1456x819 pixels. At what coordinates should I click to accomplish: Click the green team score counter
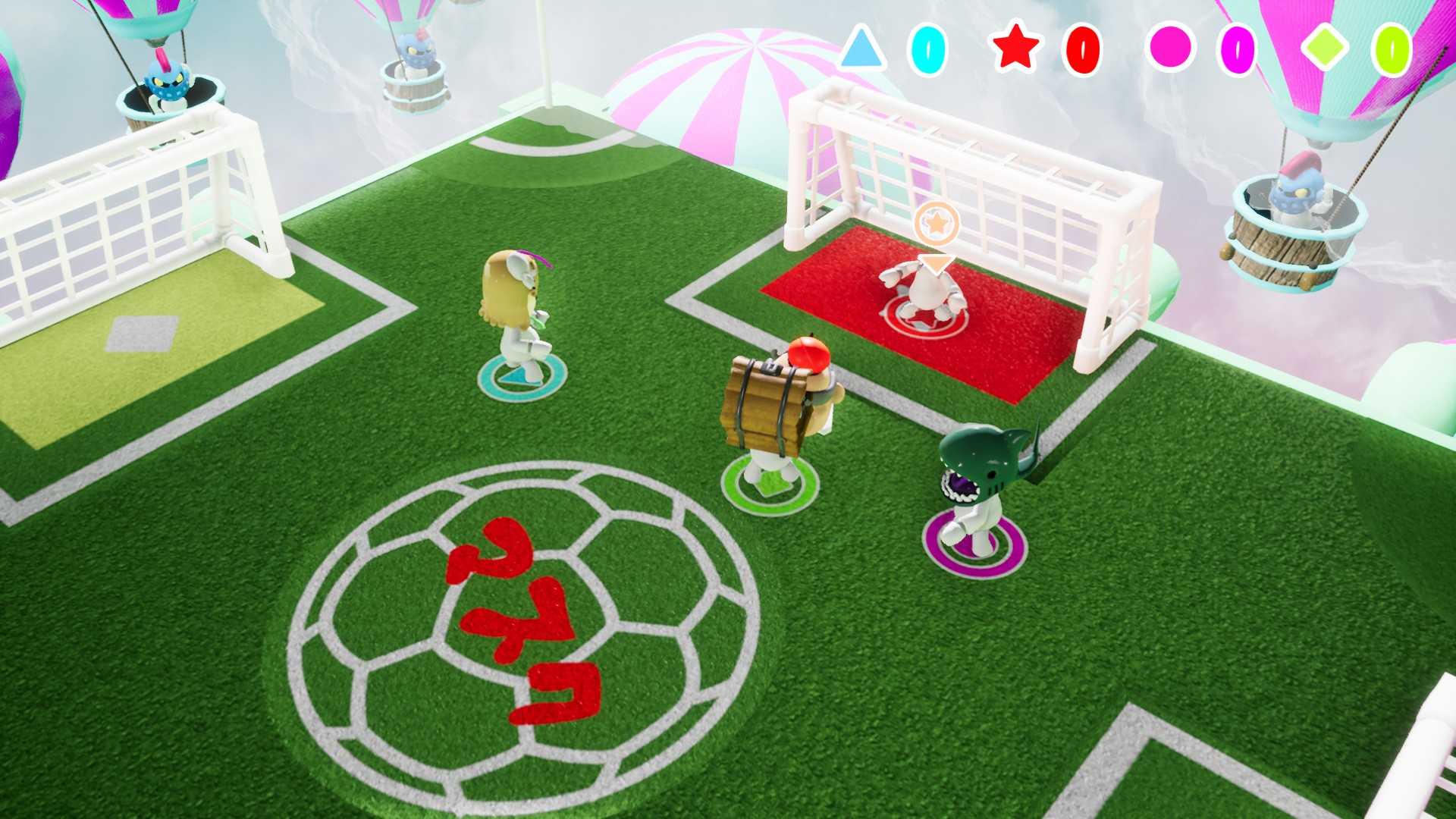(1392, 52)
